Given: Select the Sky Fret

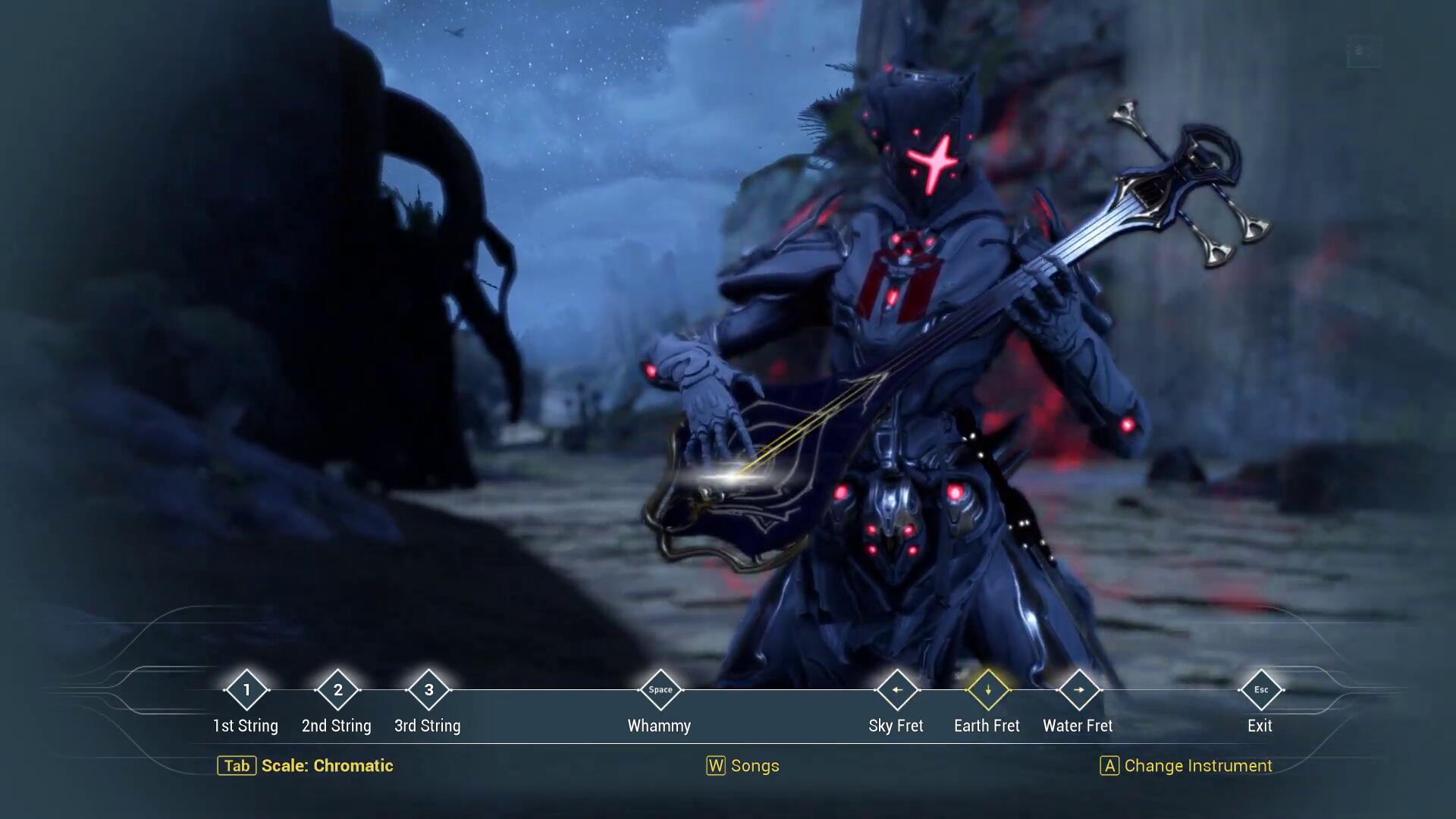Looking at the screenshot, I should [x=896, y=690].
